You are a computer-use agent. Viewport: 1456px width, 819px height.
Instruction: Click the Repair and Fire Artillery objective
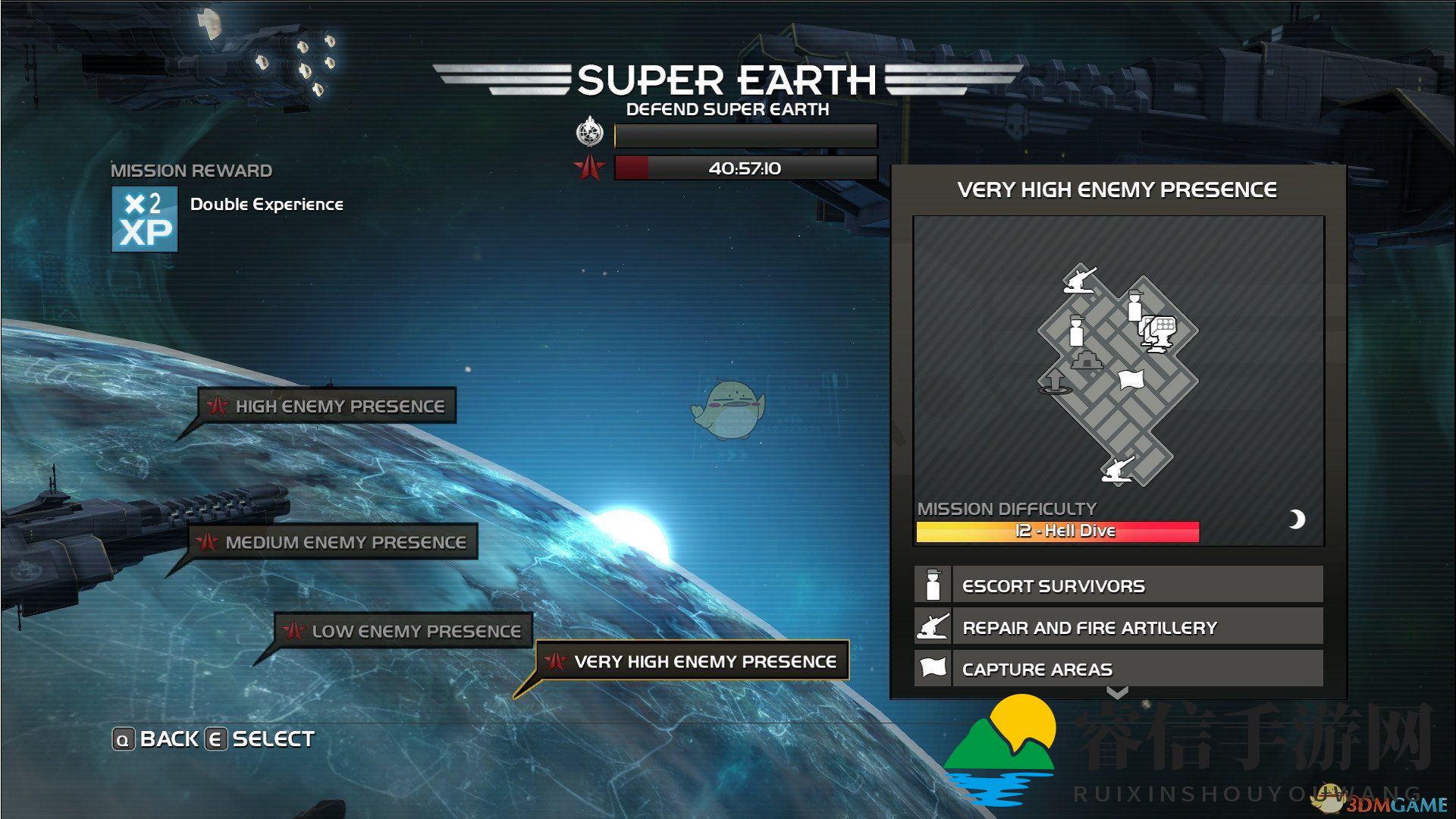(1119, 627)
